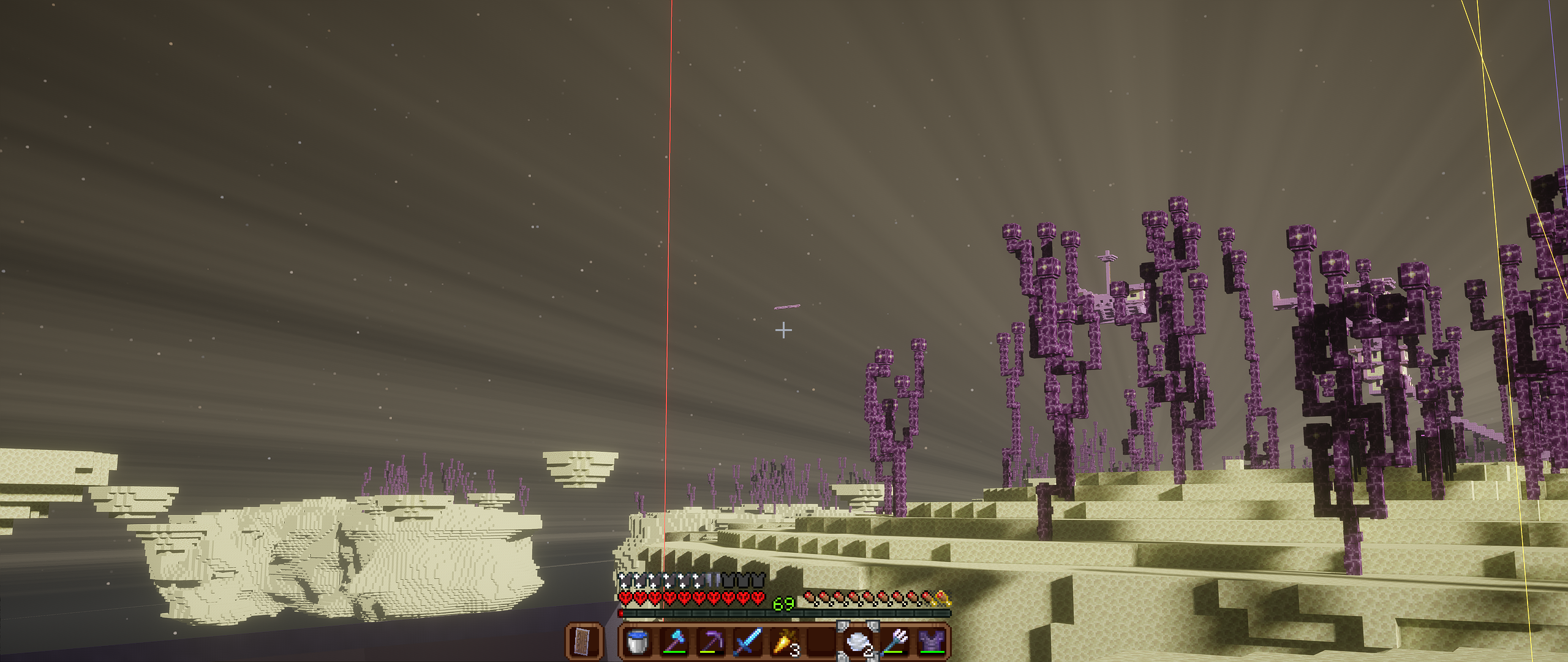Screen dimensions: 1568x662
Task: Pick the highlighted white item slot
Action: click(858, 642)
